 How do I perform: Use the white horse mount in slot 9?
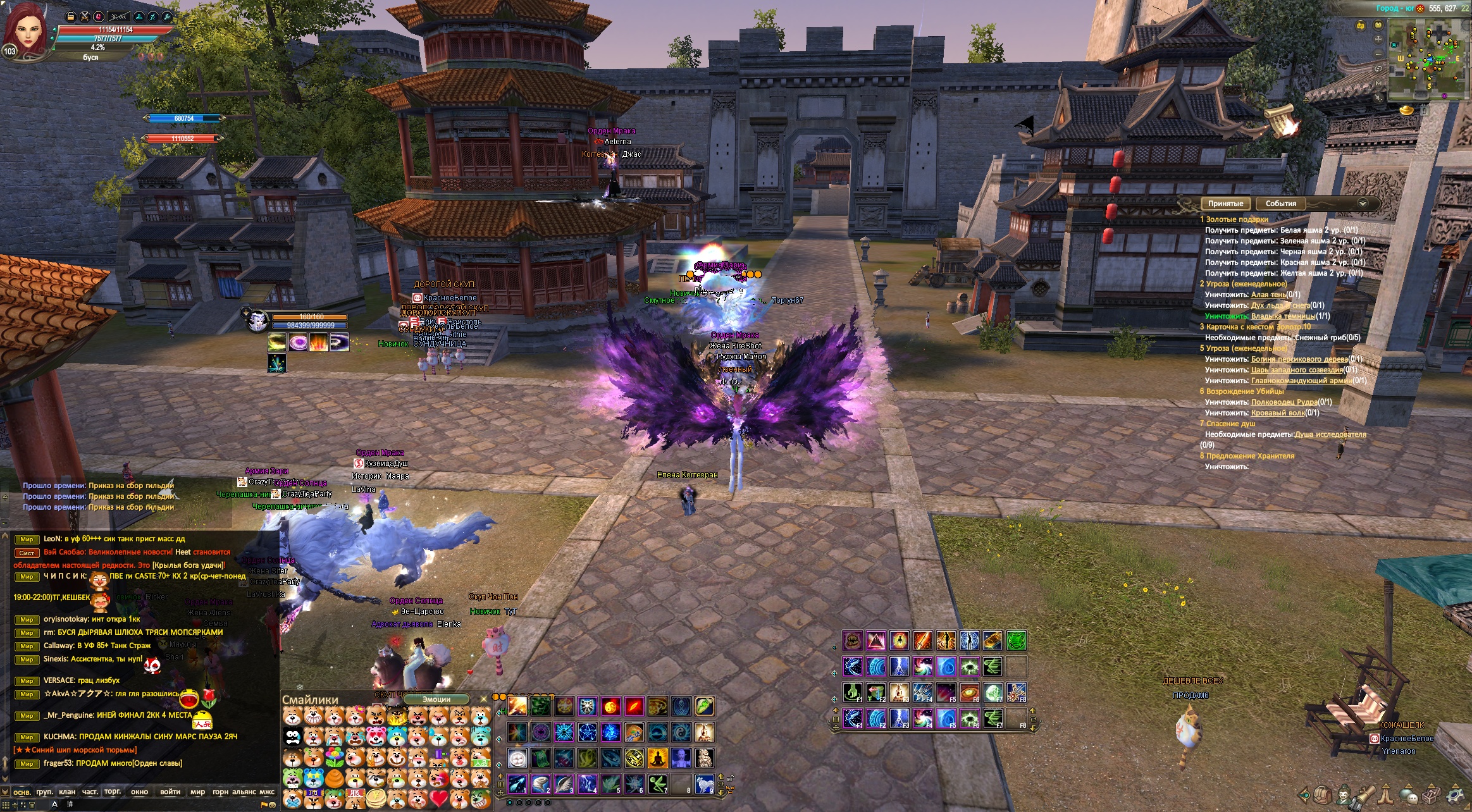[704, 785]
